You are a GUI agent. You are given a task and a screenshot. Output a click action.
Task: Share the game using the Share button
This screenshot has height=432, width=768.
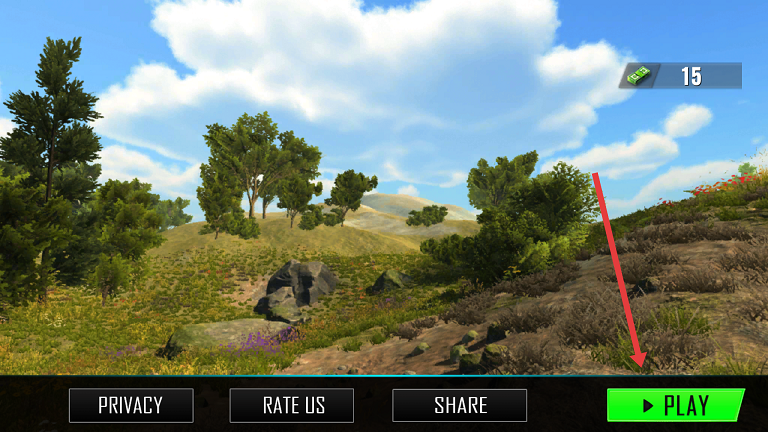point(460,405)
